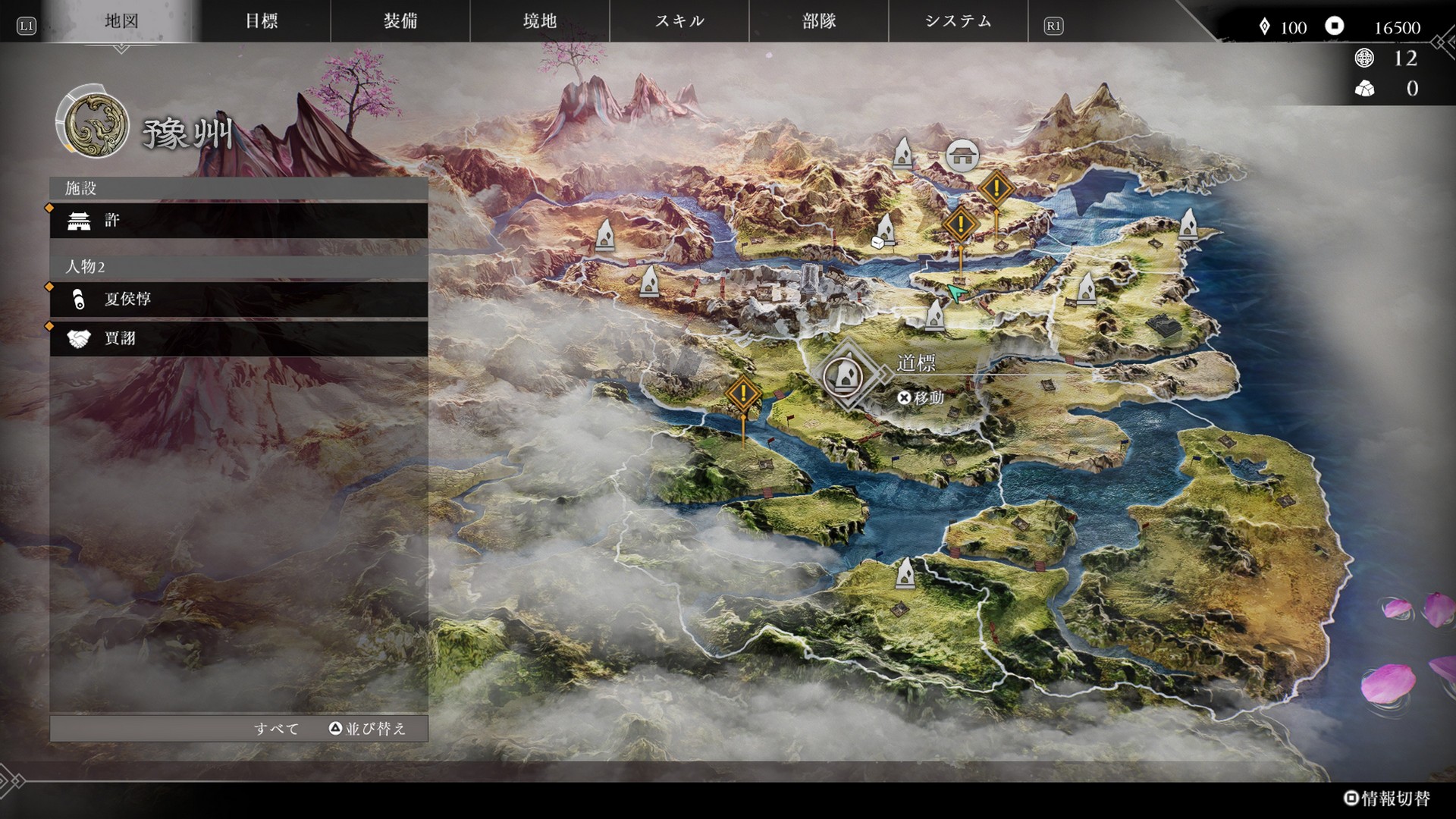Open the 目標 objectives tab

tap(262, 21)
